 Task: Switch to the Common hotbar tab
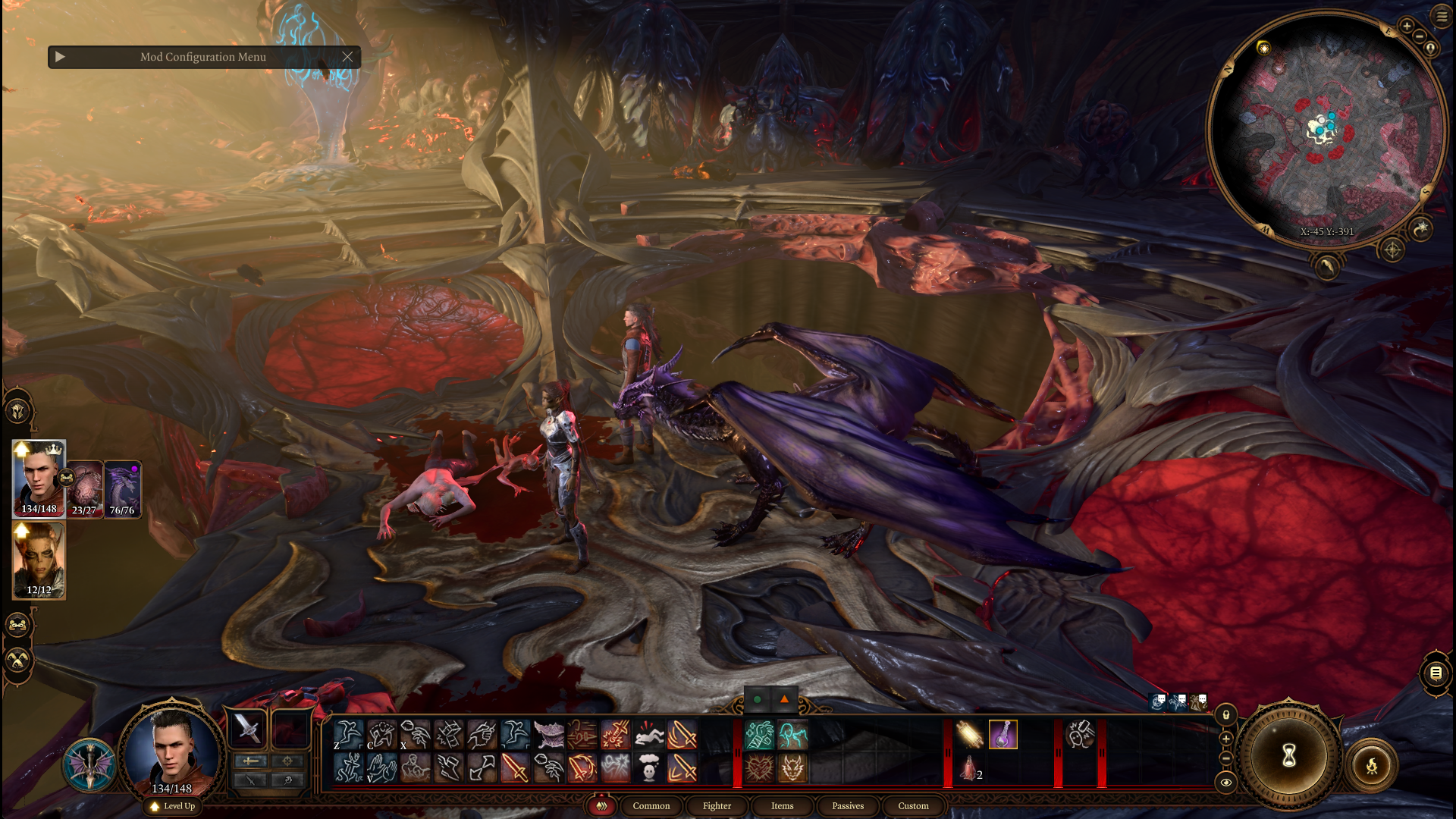click(x=651, y=806)
